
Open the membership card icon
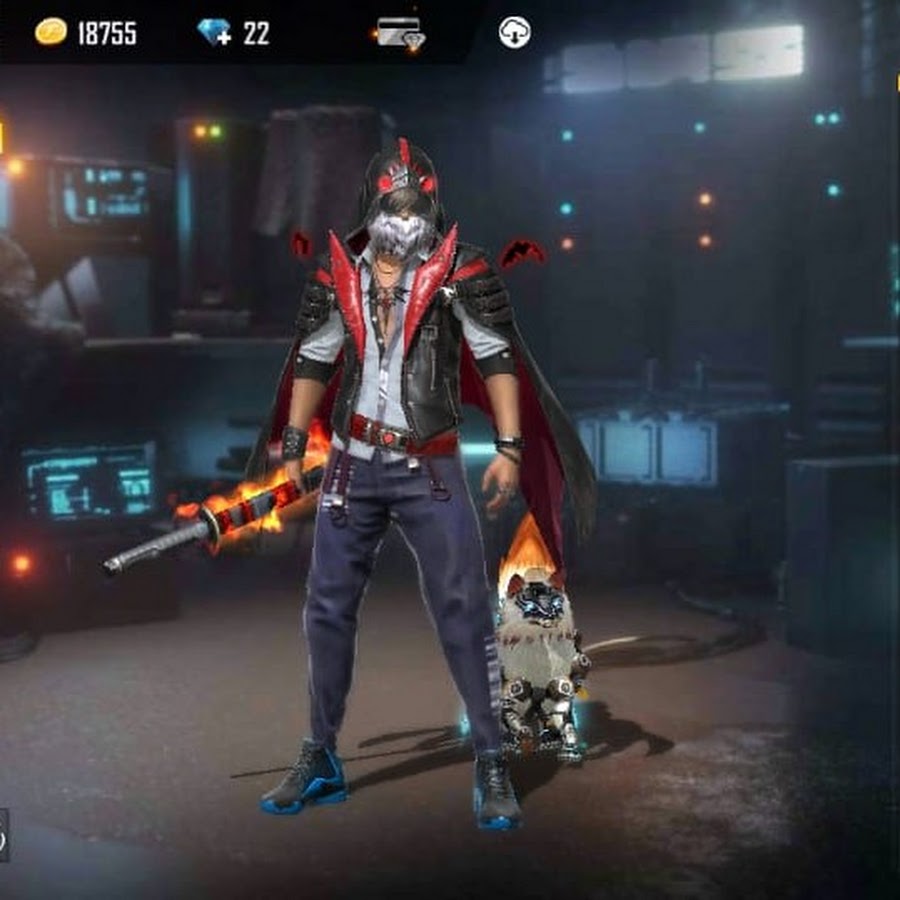[400, 33]
